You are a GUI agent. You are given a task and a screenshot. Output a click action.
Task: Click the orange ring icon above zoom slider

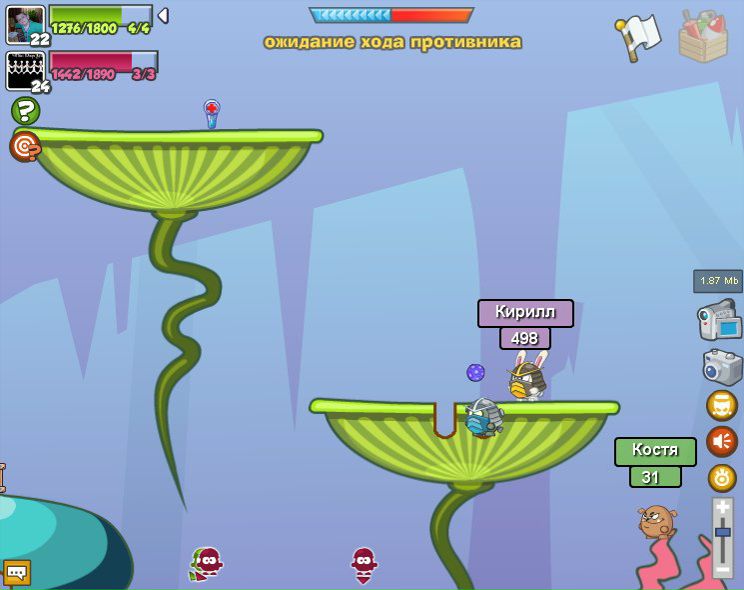(721, 478)
